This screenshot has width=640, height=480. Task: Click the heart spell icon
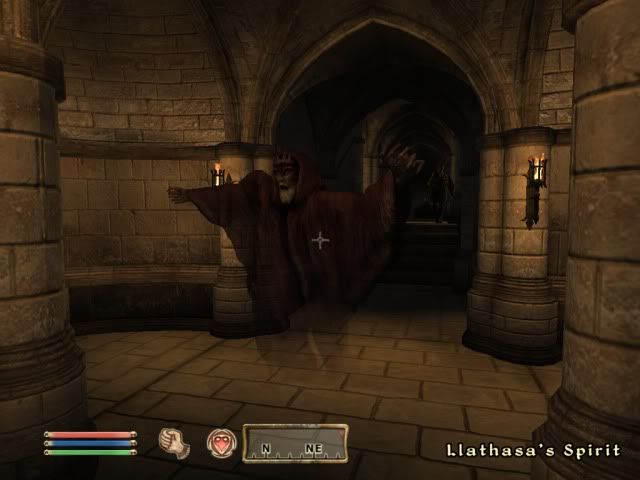[219, 443]
